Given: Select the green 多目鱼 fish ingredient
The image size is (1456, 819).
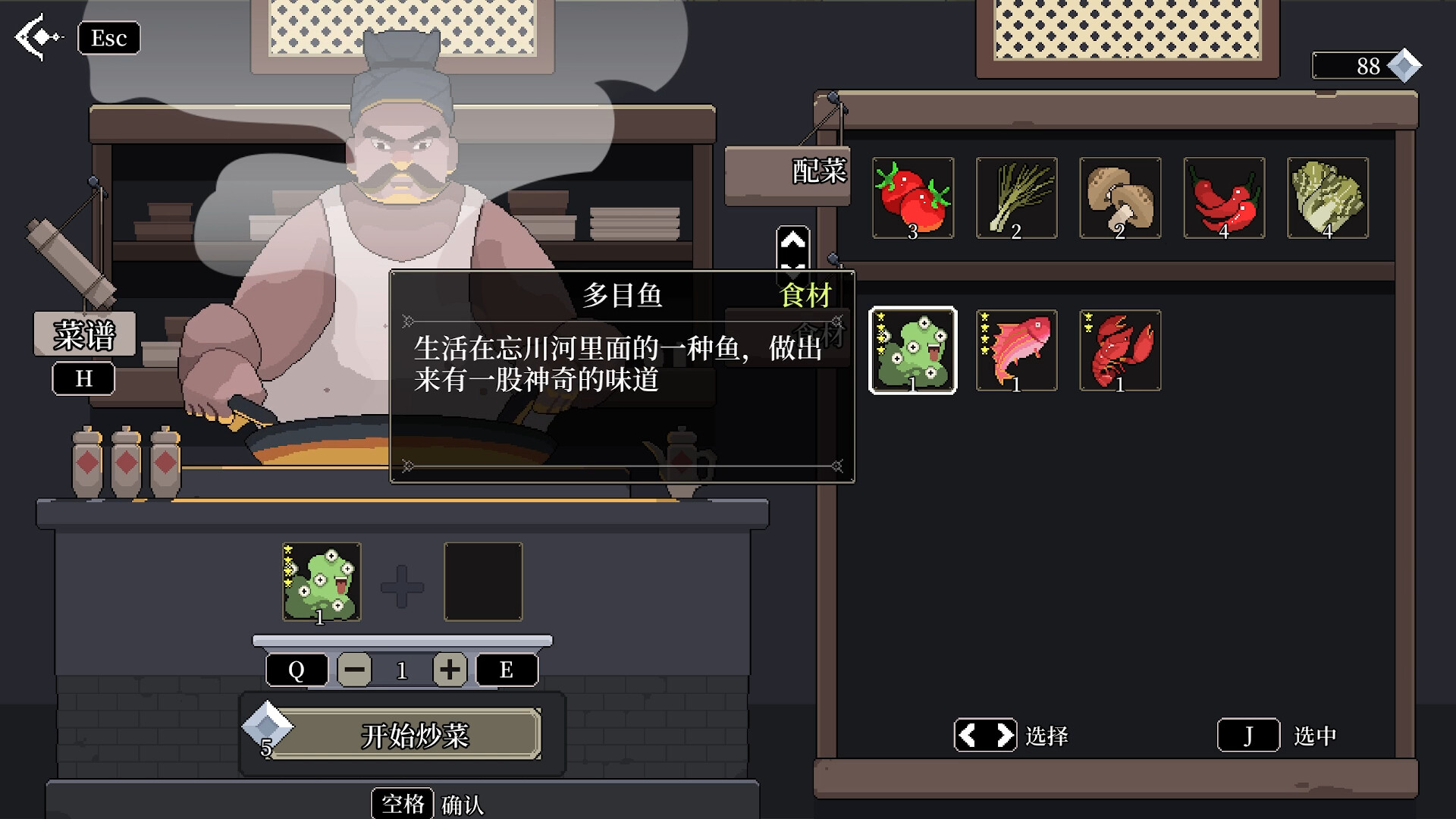Looking at the screenshot, I should tap(913, 350).
